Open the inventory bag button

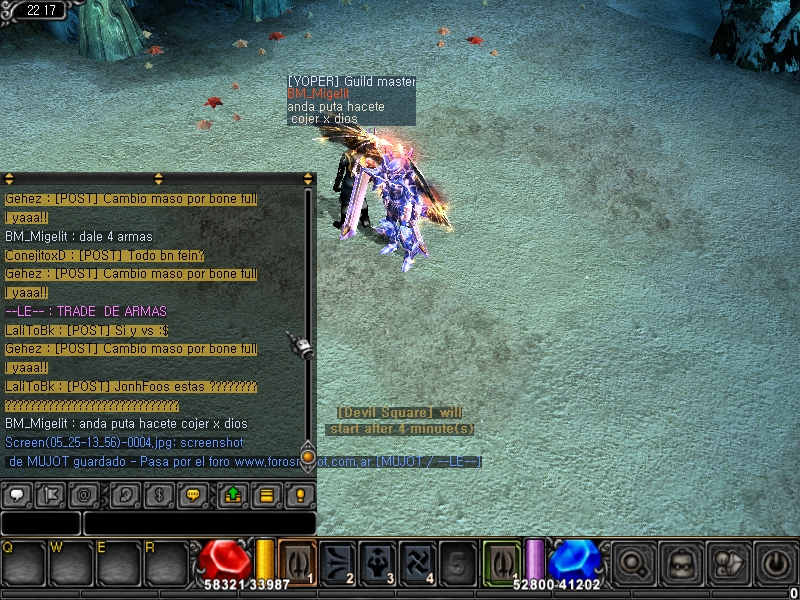pos(679,563)
